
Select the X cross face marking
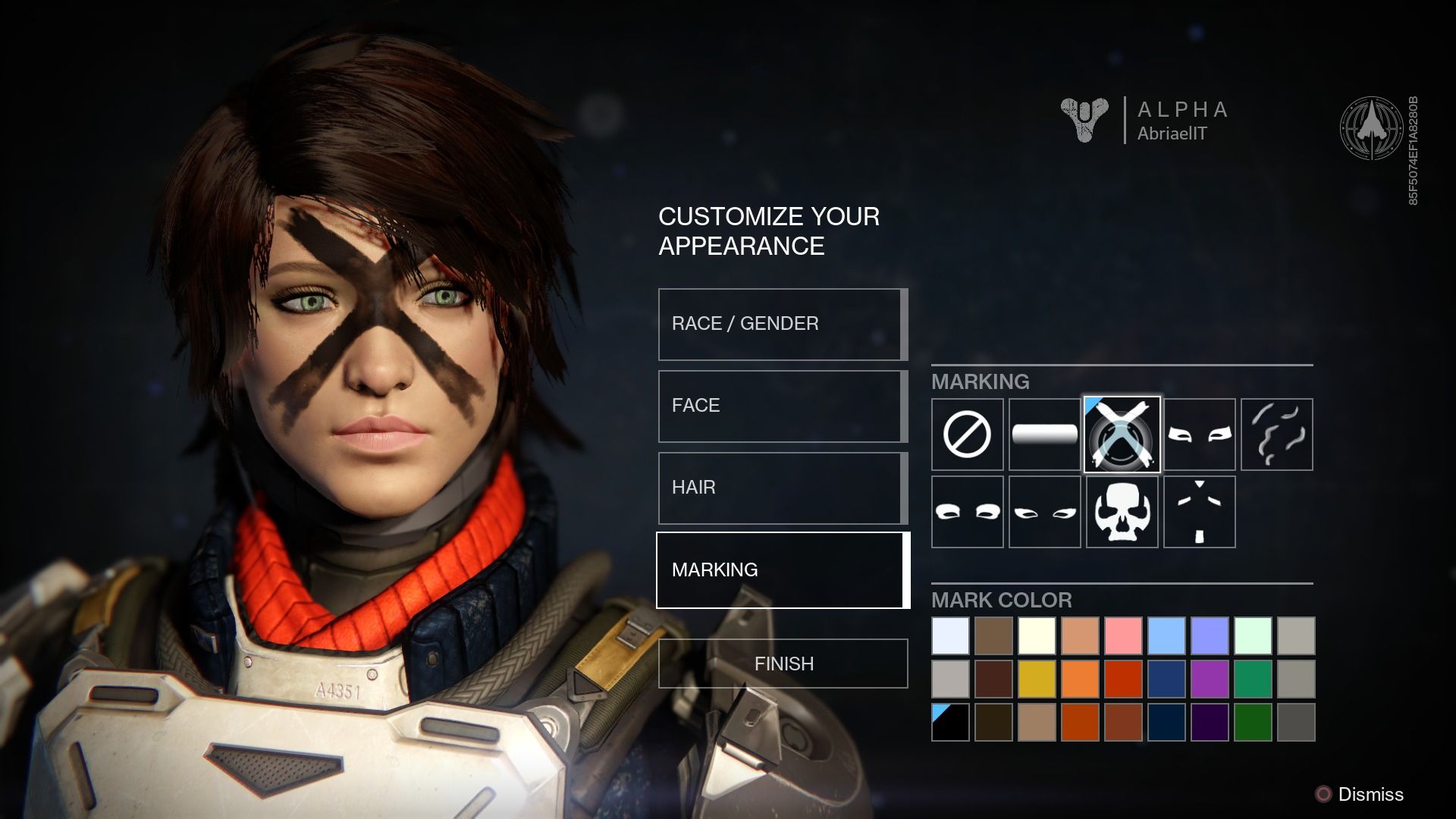click(1122, 434)
